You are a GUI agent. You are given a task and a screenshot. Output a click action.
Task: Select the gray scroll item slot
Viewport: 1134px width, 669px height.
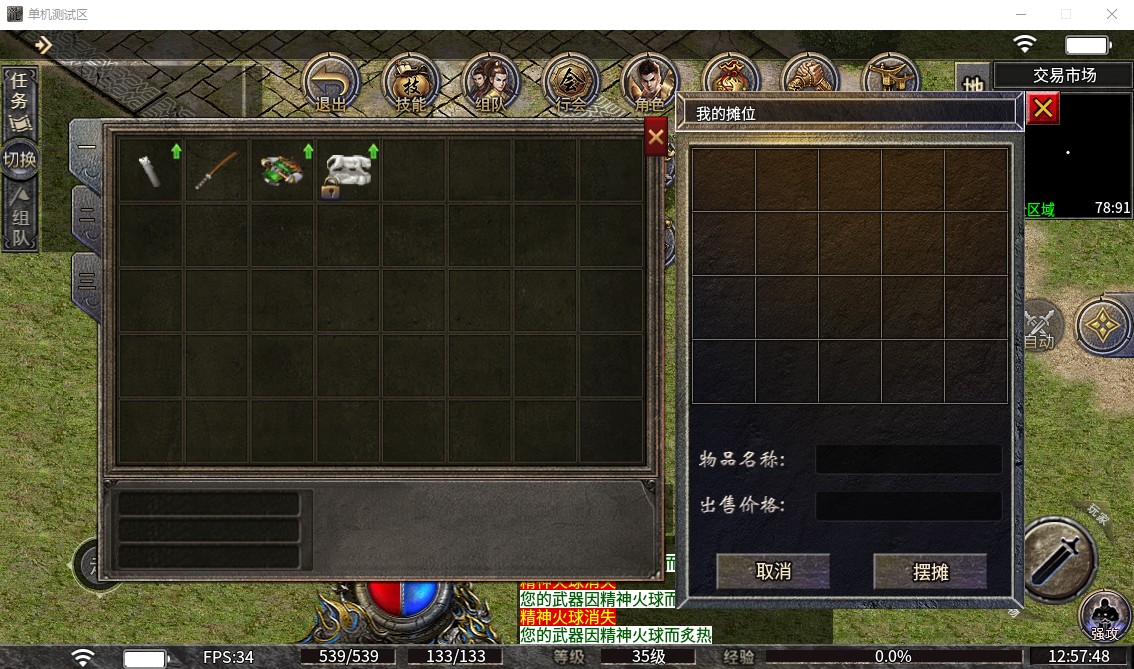pyautogui.click(x=151, y=170)
